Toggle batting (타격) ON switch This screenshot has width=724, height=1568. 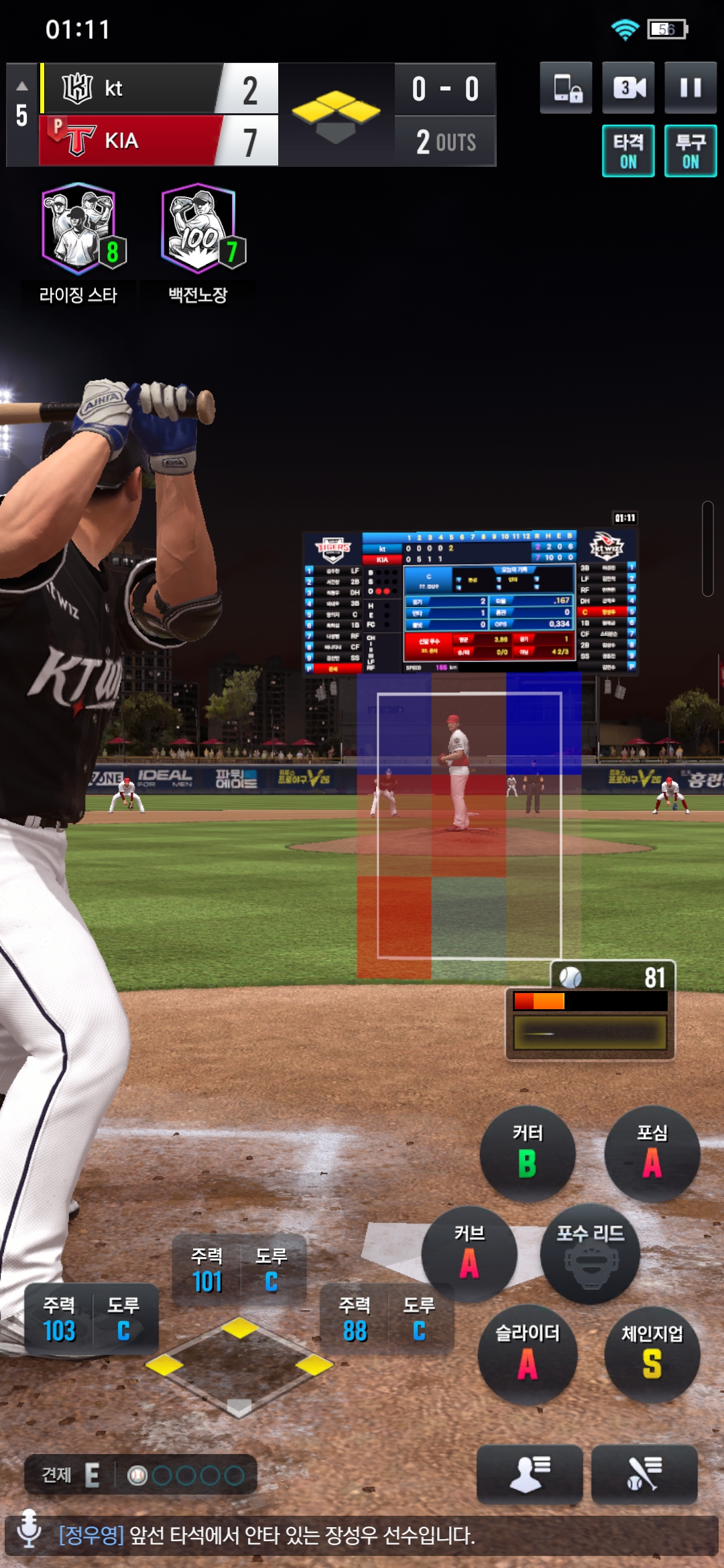[628, 151]
